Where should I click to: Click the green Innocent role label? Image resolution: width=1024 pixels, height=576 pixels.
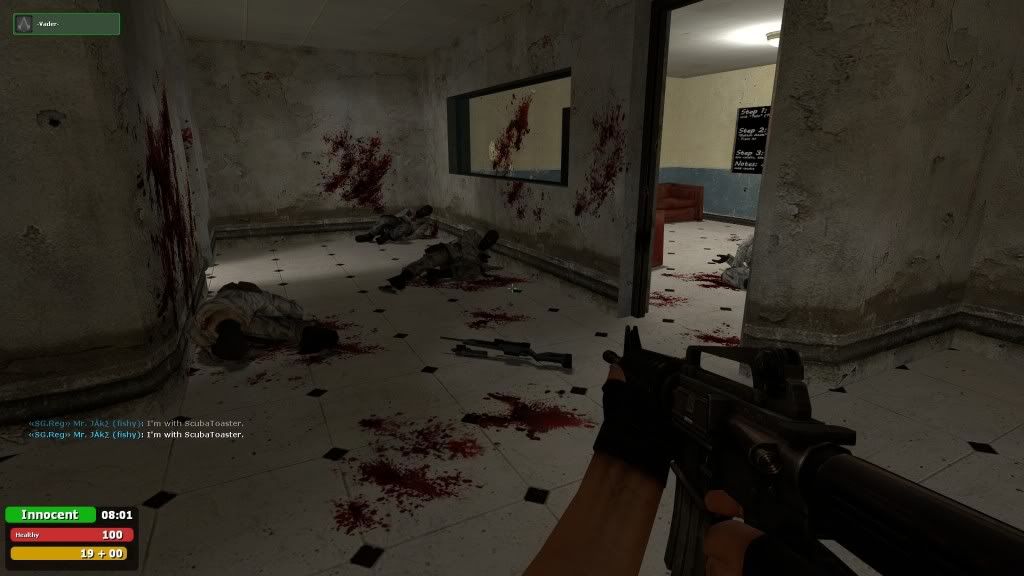tap(50, 515)
